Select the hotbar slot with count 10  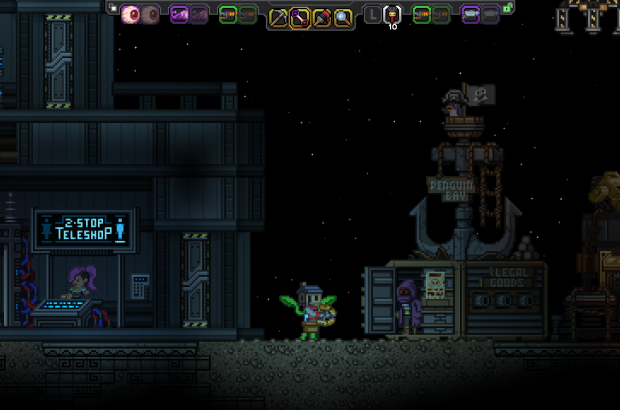[392, 16]
